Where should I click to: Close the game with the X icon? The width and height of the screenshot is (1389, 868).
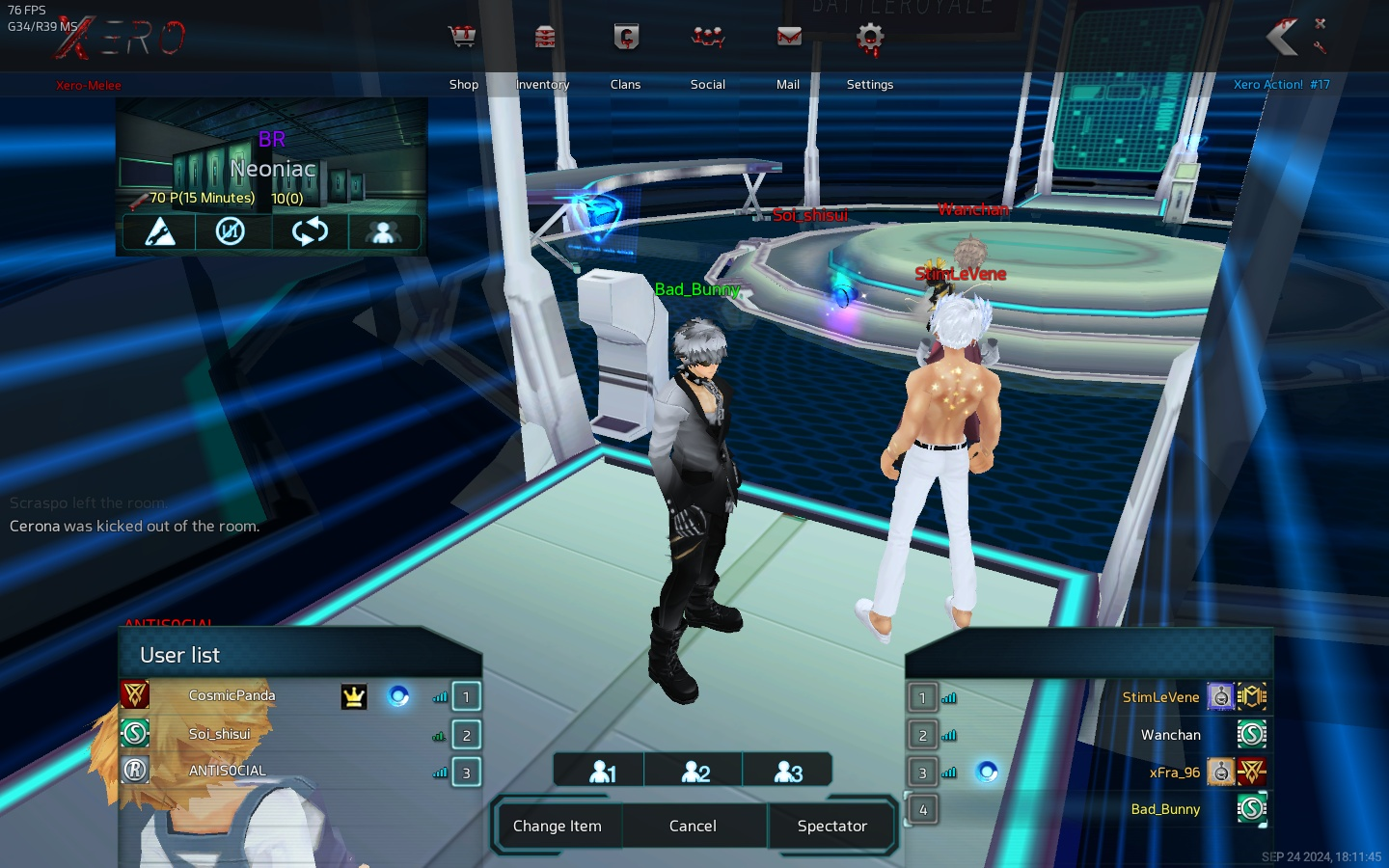tap(1321, 23)
